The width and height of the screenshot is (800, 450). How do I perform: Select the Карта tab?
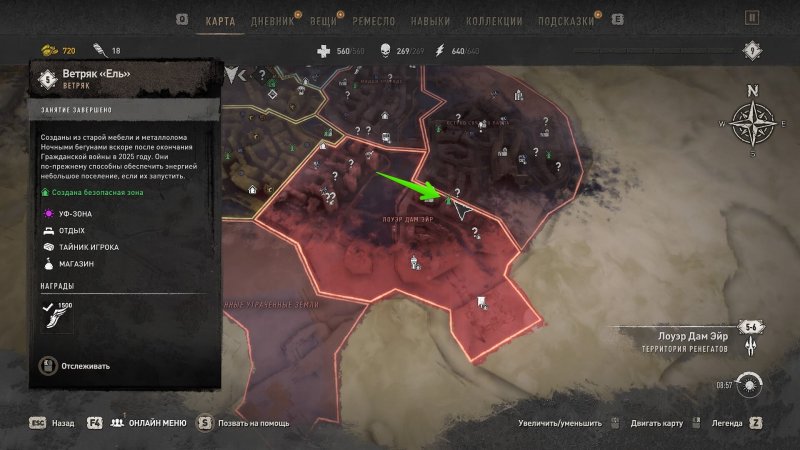(219, 19)
